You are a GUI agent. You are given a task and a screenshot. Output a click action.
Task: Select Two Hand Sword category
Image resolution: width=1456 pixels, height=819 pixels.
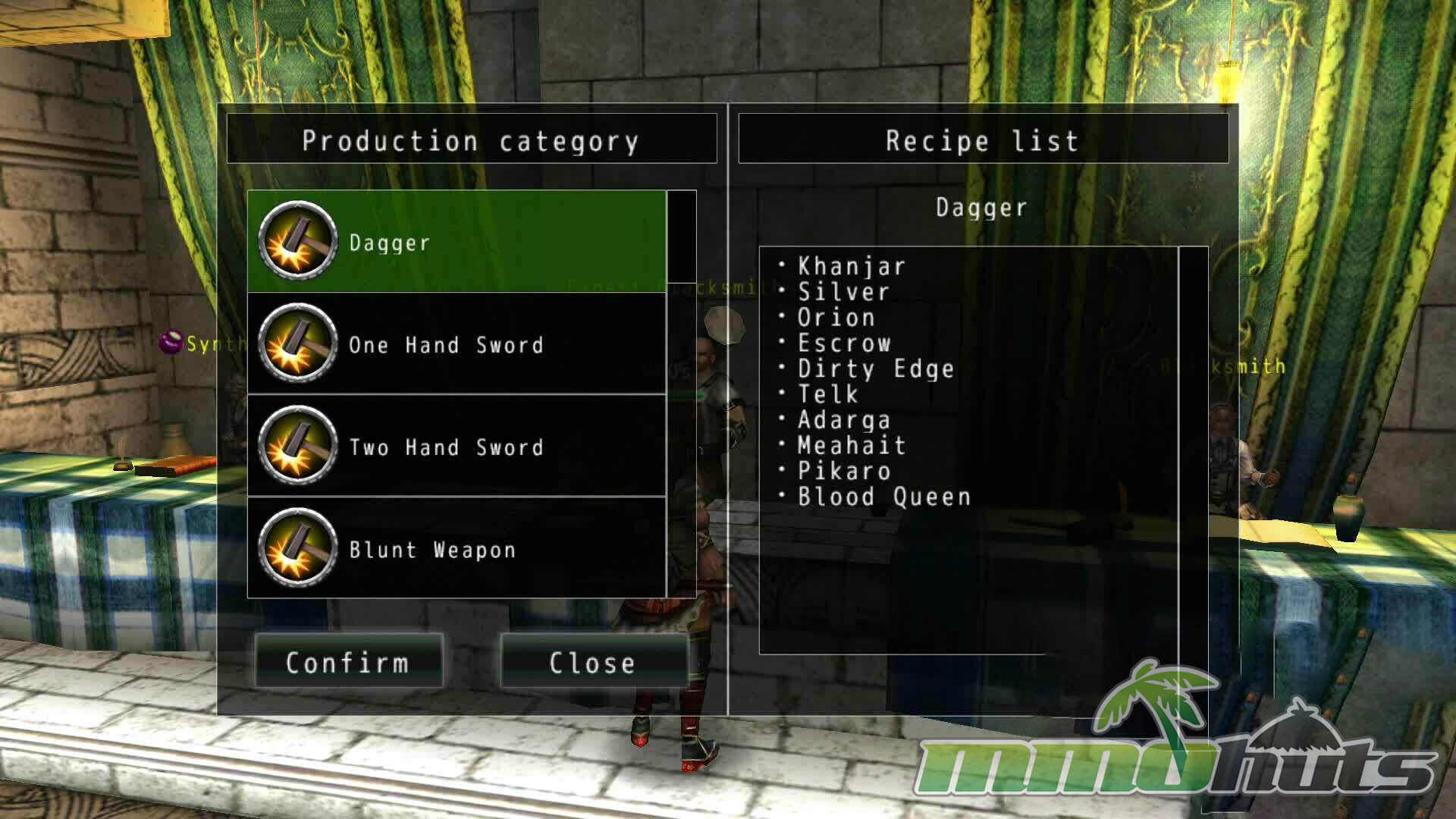pyautogui.click(x=457, y=447)
